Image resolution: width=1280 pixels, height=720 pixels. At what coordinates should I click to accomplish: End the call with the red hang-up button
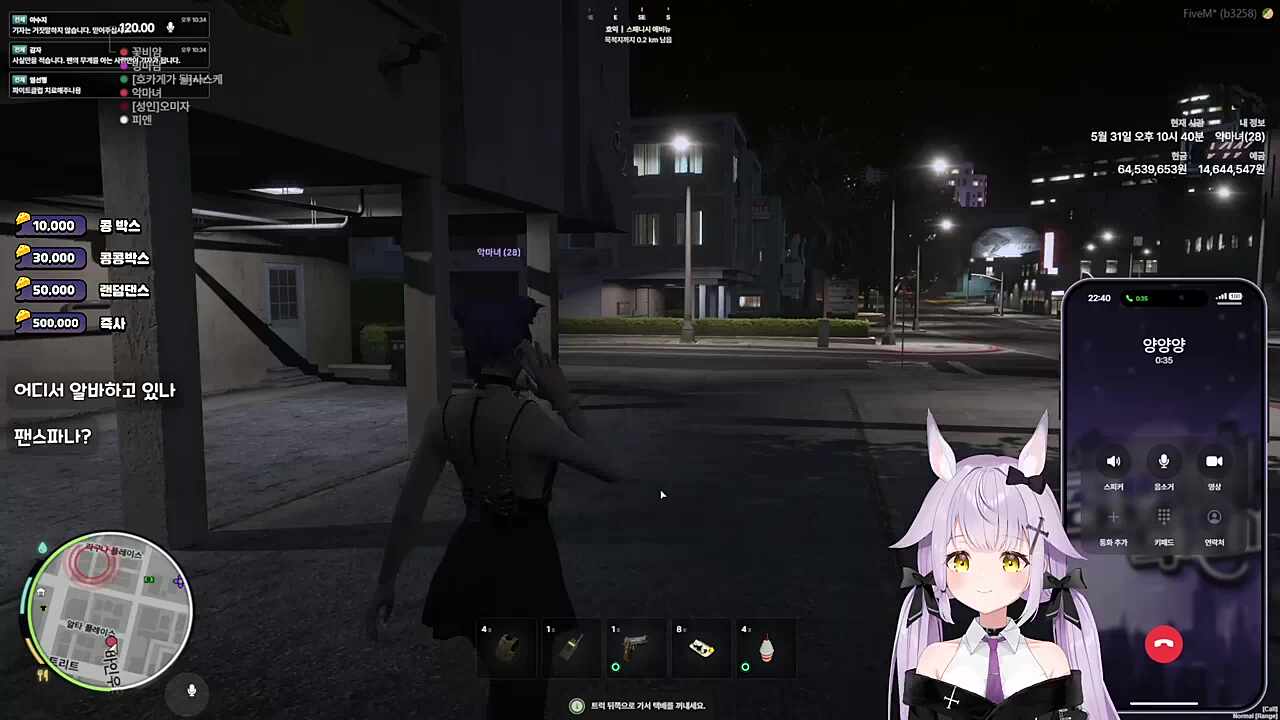(x=1163, y=644)
